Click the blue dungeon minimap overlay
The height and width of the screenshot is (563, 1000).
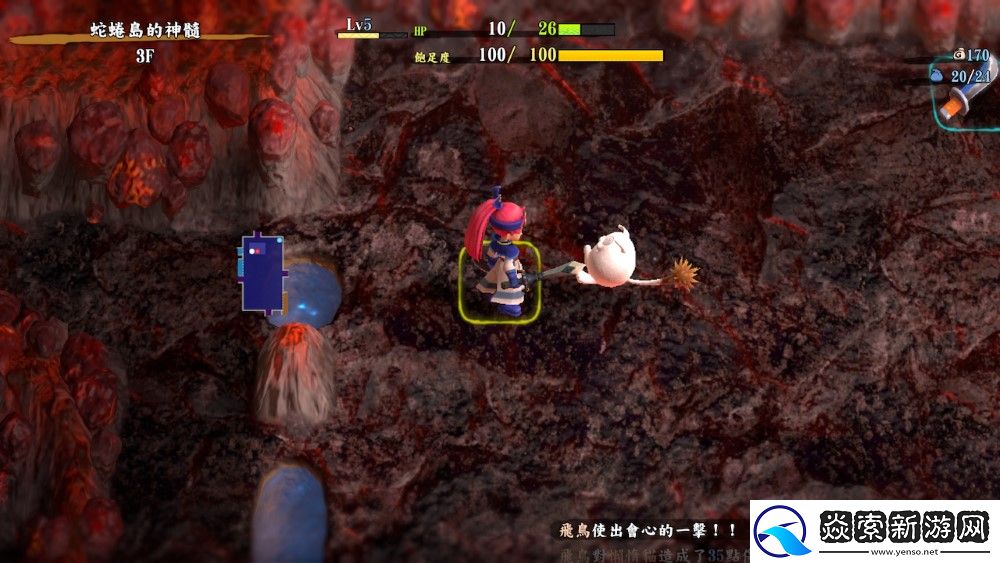tap(260, 272)
